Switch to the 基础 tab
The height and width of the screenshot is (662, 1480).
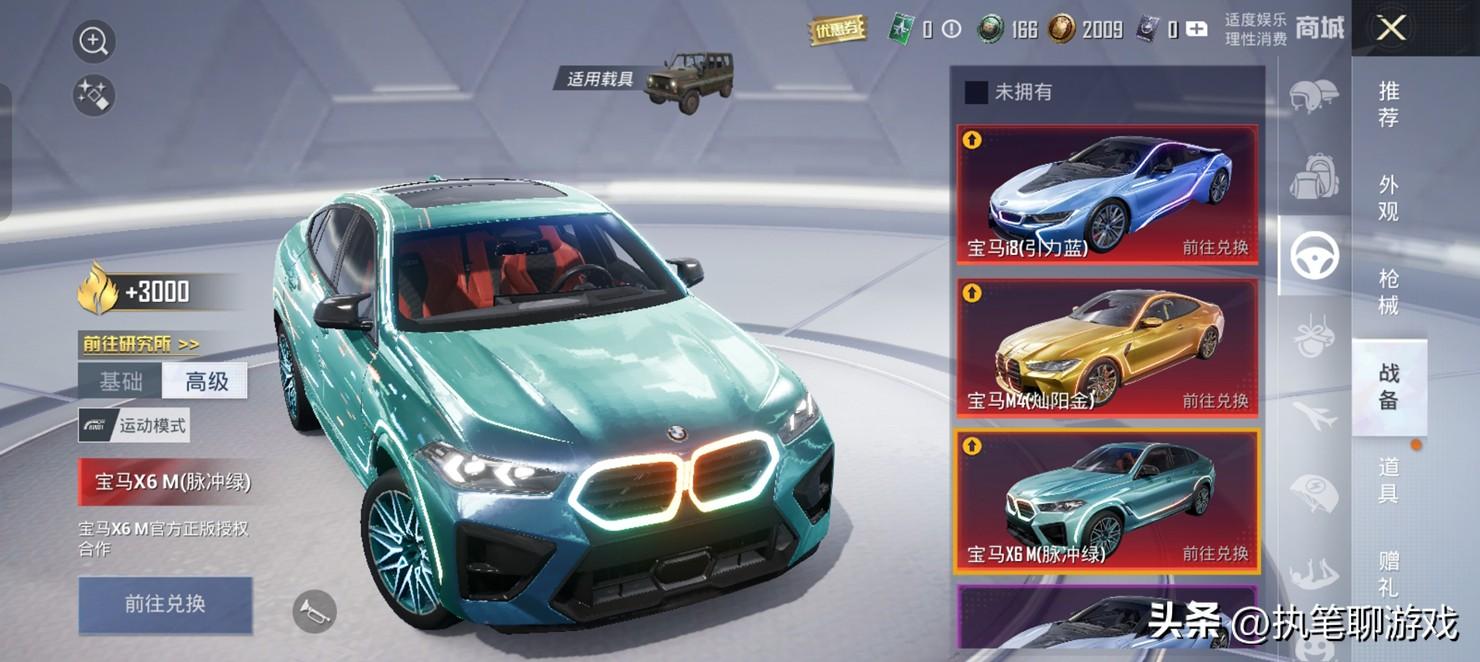[120, 381]
